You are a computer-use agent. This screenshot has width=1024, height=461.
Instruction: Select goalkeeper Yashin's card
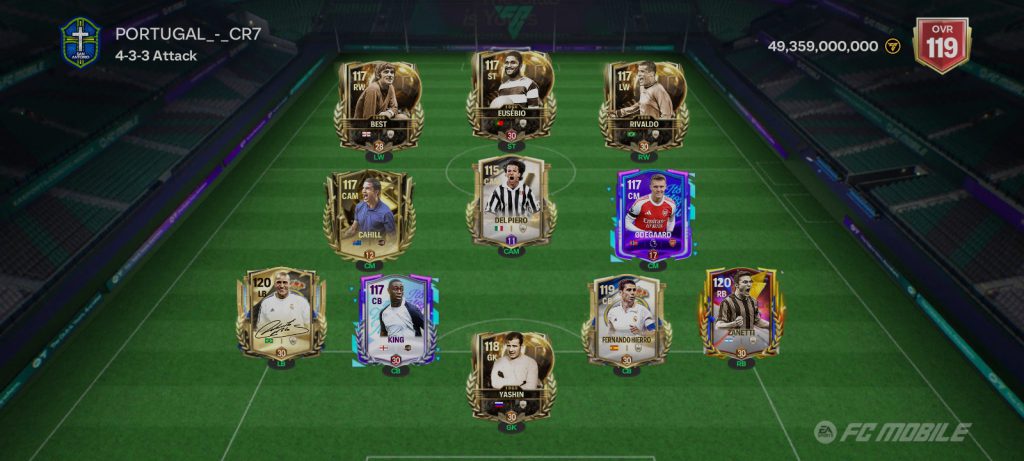click(x=511, y=374)
